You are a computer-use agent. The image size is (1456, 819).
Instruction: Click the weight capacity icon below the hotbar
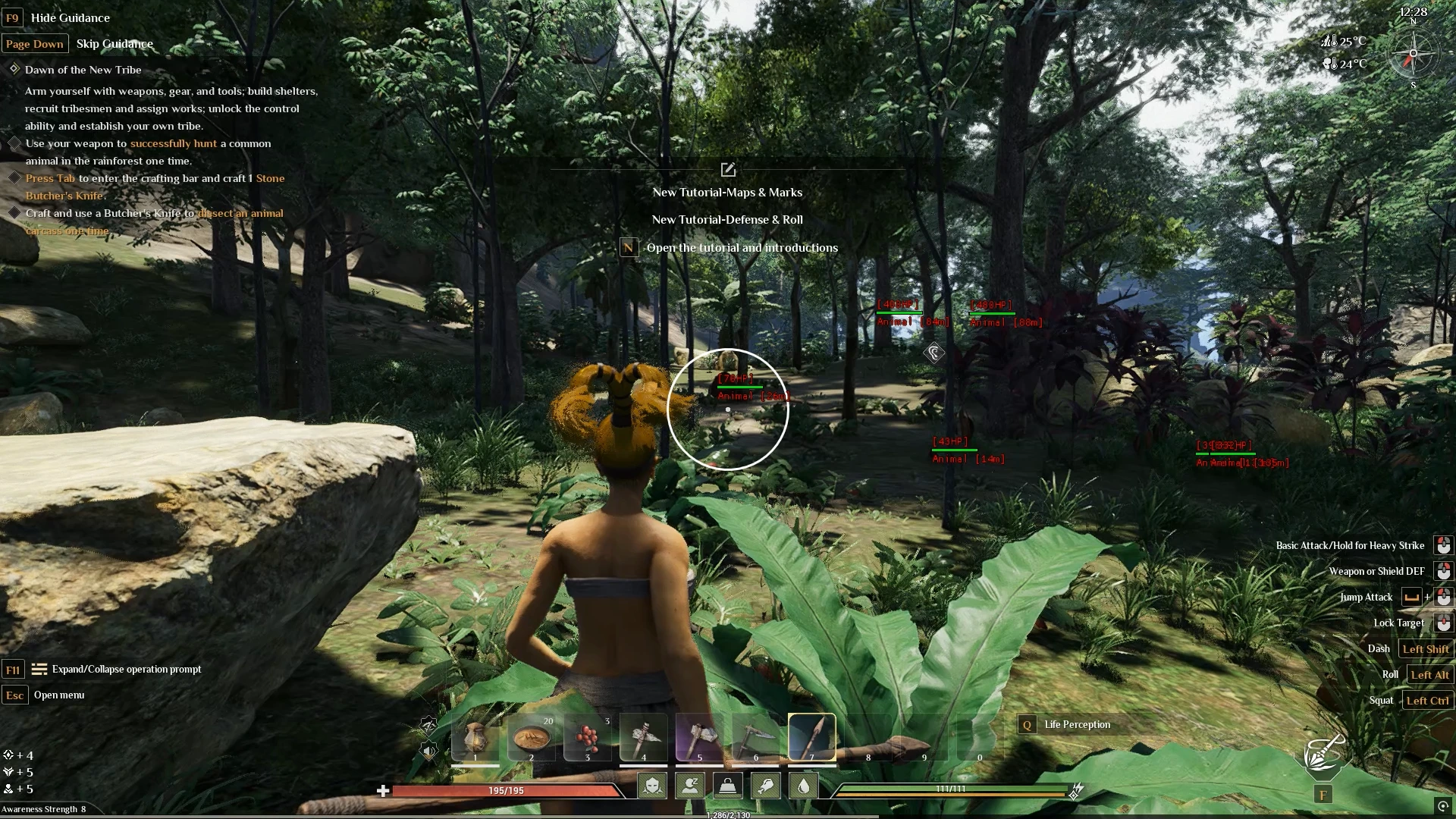tap(727, 786)
